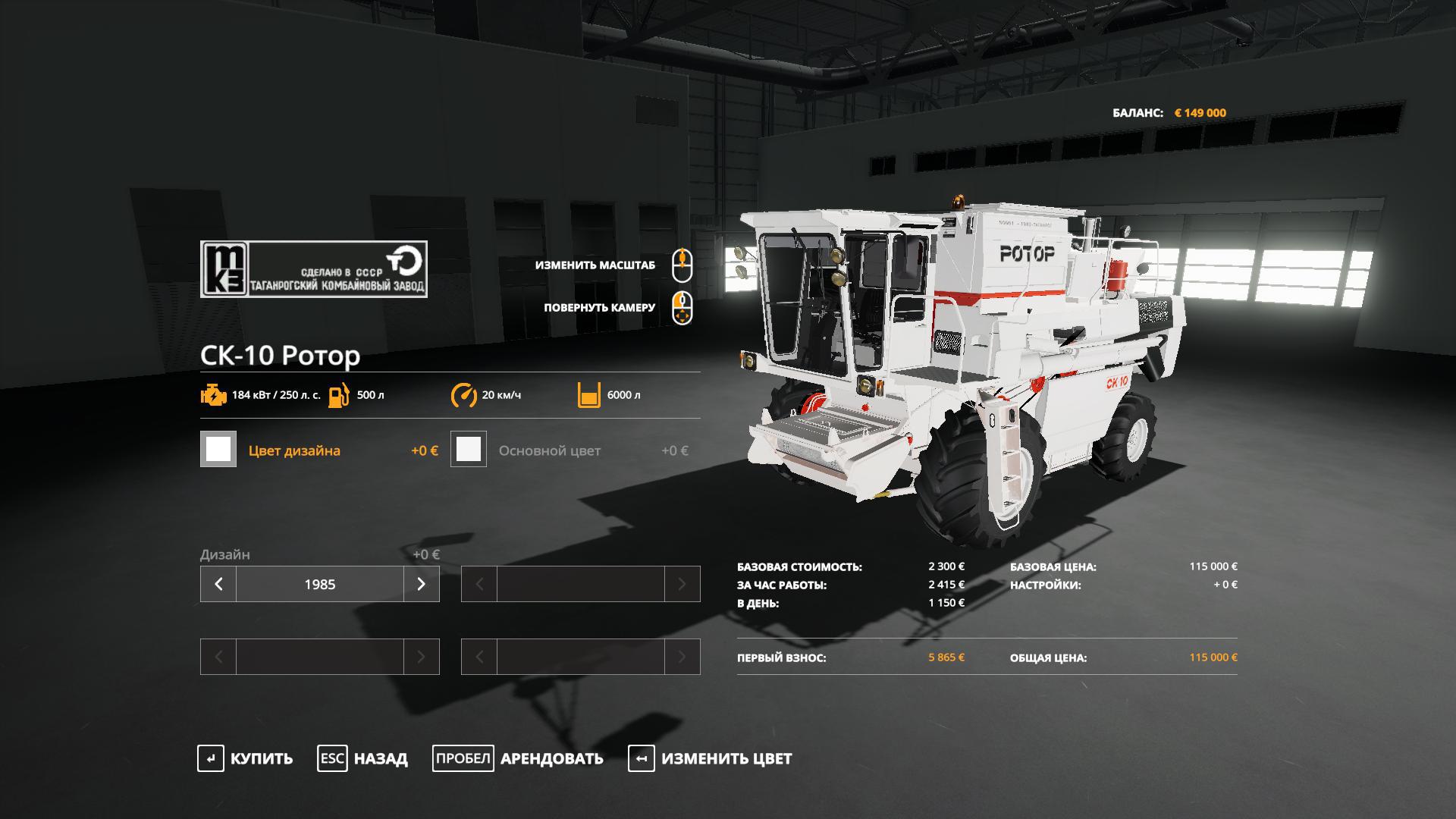Switch Дизайн to the next option
Screen dimensions: 1456x819
[421, 584]
